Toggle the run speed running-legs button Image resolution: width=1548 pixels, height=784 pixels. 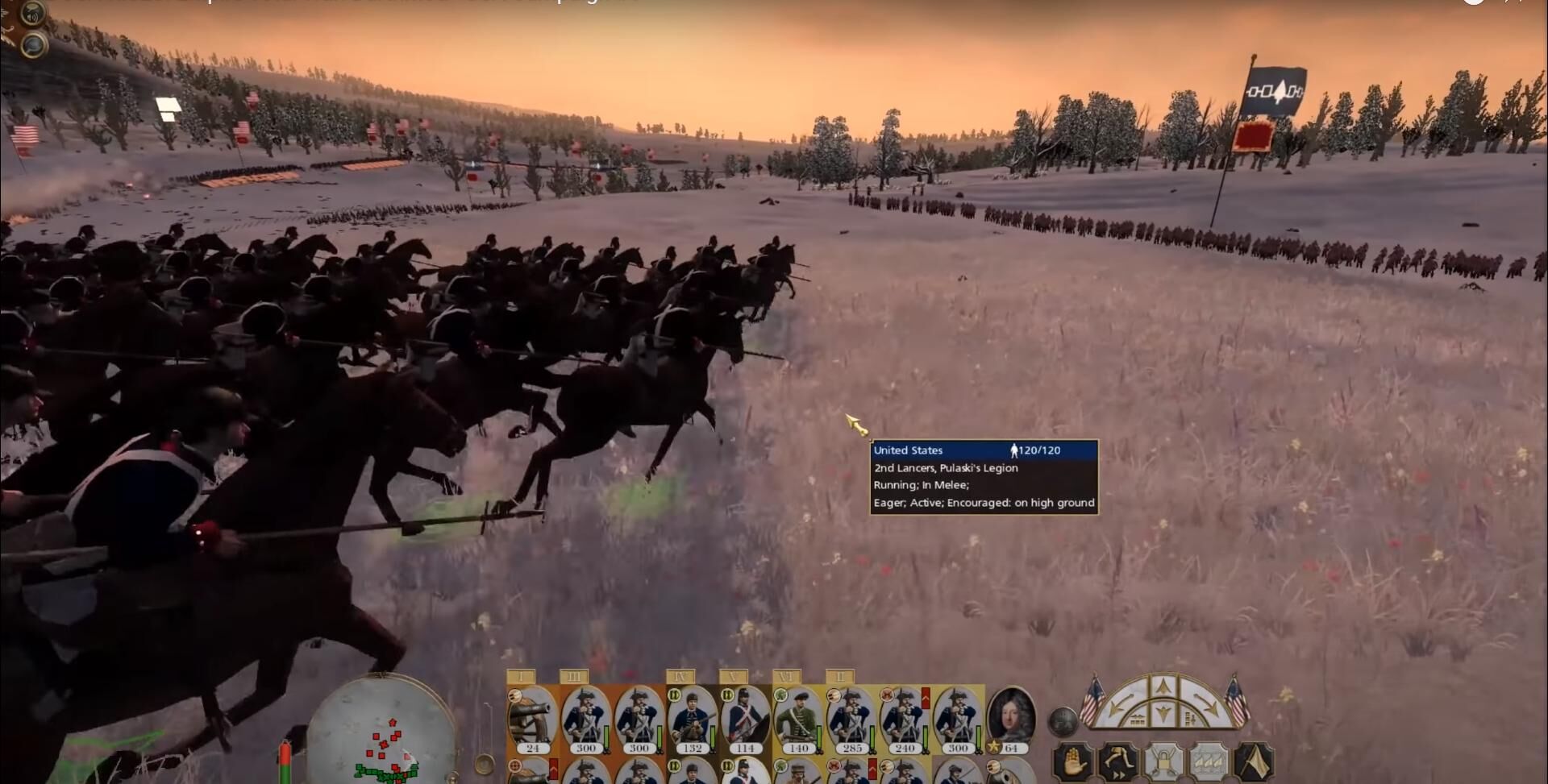1118,761
